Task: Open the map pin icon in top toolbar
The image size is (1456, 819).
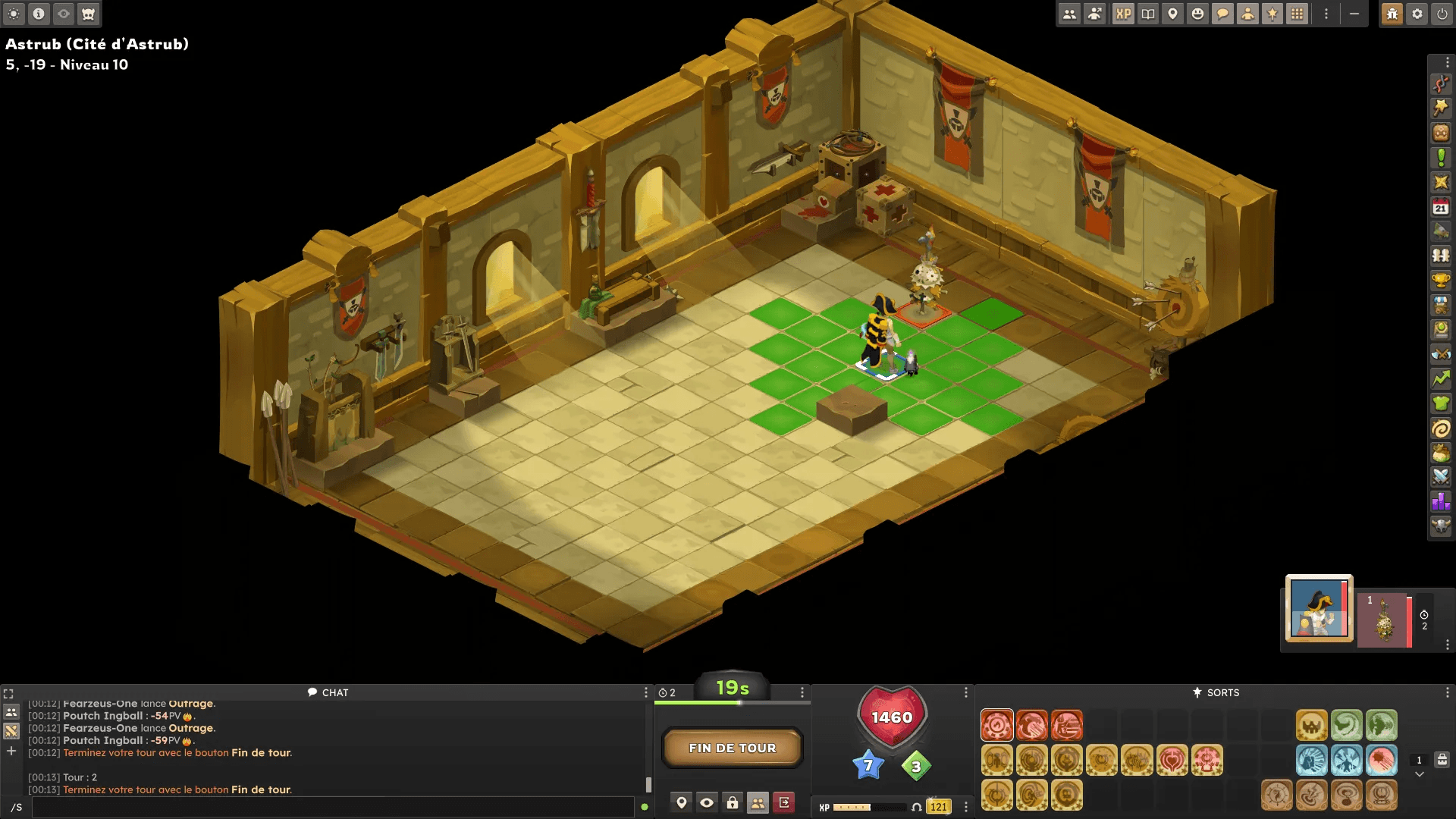Action: point(1172,14)
